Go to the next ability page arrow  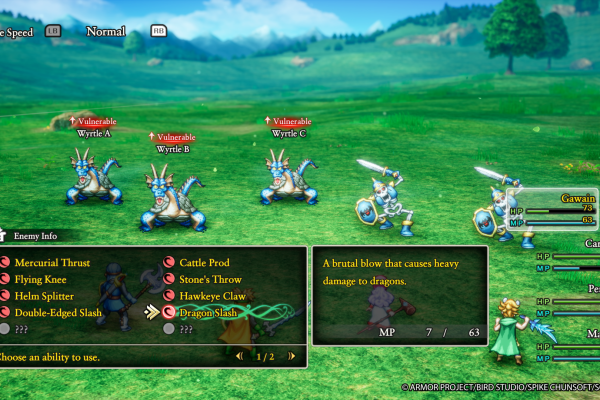point(290,355)
